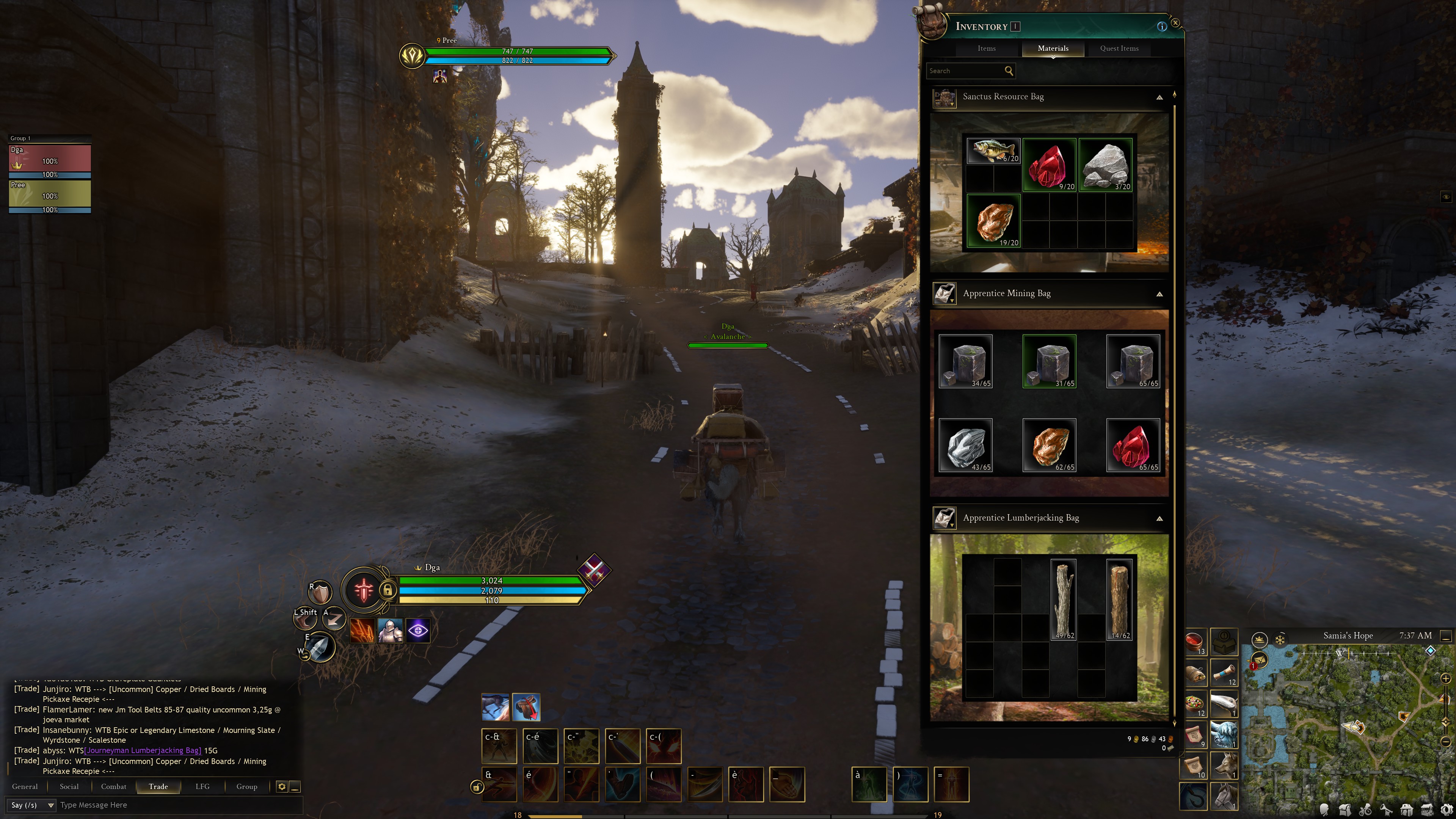
Task: Collapse the Sanctus Resource Bag section
Action: pos(1159,97)
